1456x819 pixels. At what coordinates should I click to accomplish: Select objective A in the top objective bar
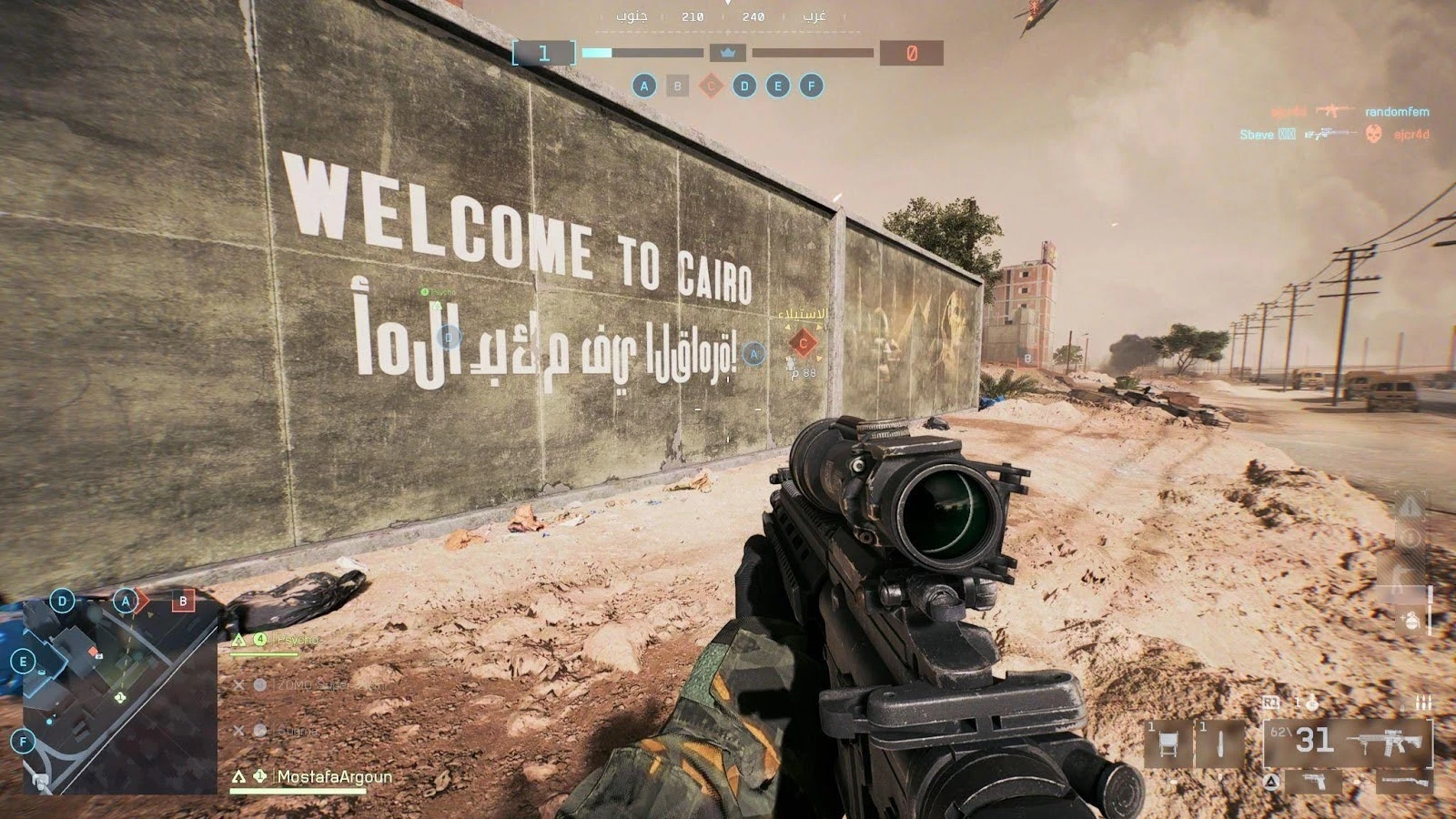(644, 86)
